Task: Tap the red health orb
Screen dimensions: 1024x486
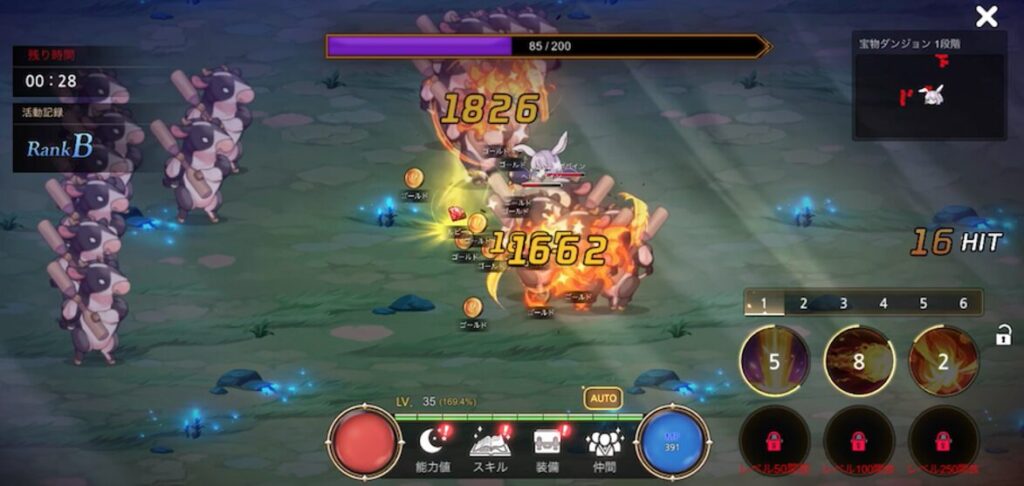Action: coord(363,441)
